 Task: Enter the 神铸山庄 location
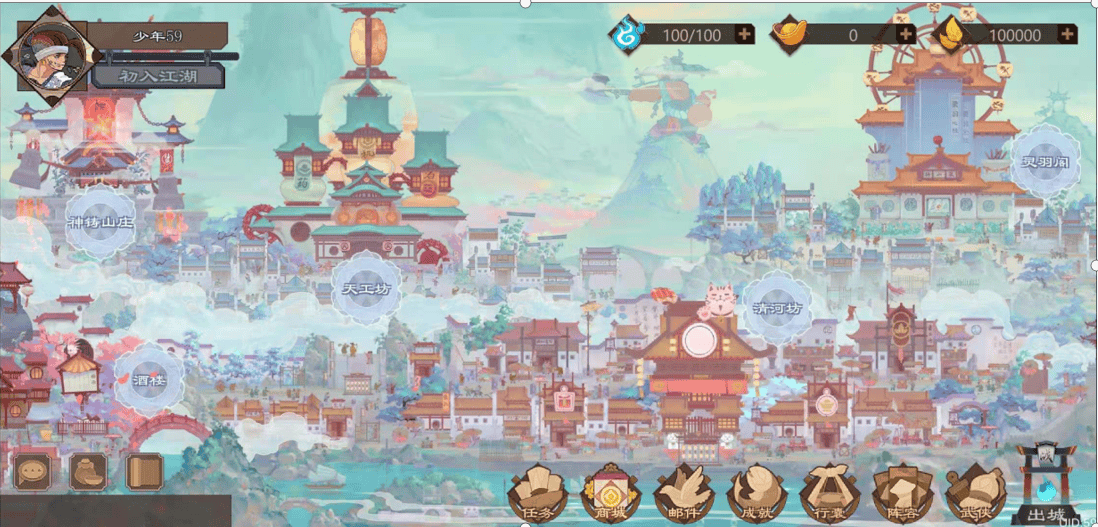click(101, 222)
